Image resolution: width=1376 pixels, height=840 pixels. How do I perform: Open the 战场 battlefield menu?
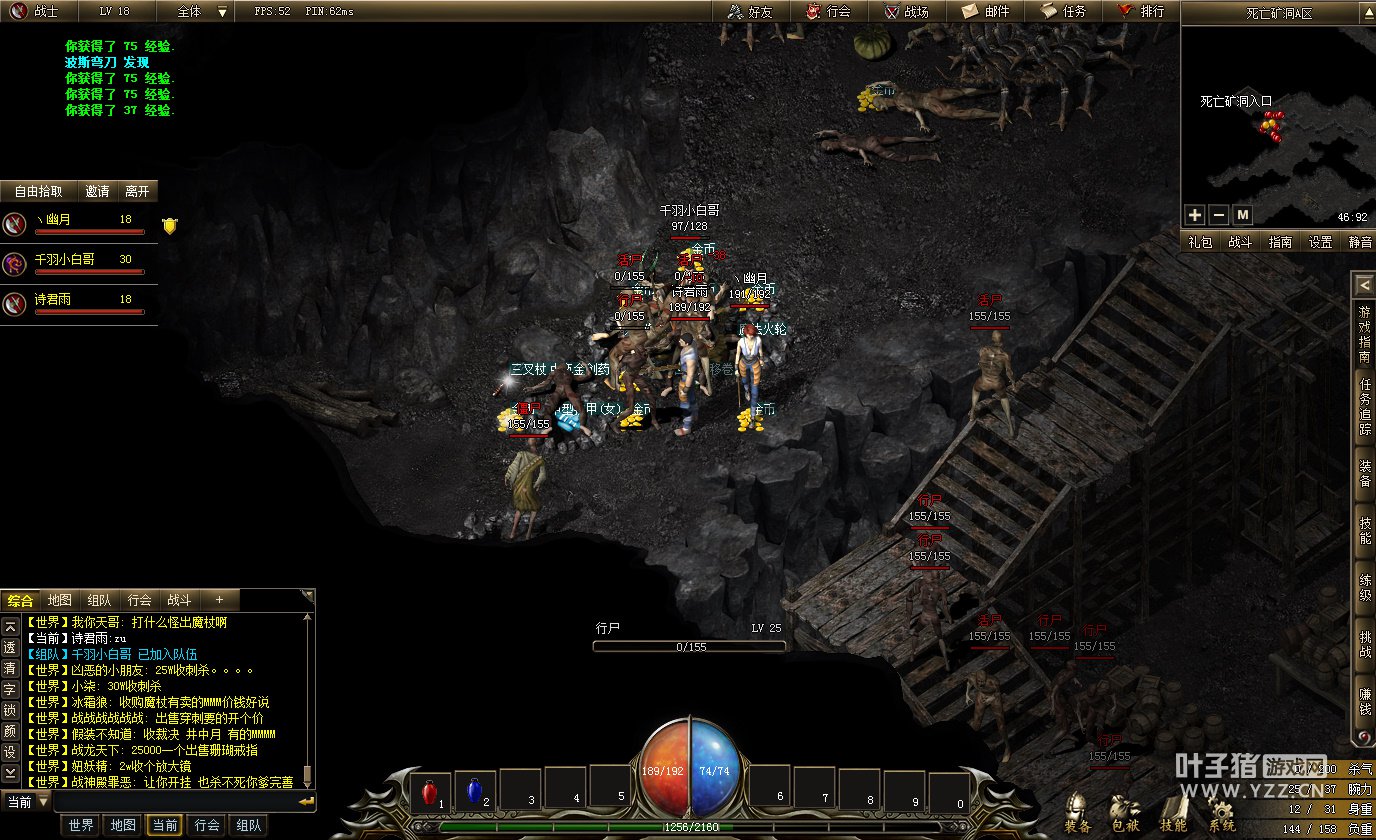click(906, 12)
